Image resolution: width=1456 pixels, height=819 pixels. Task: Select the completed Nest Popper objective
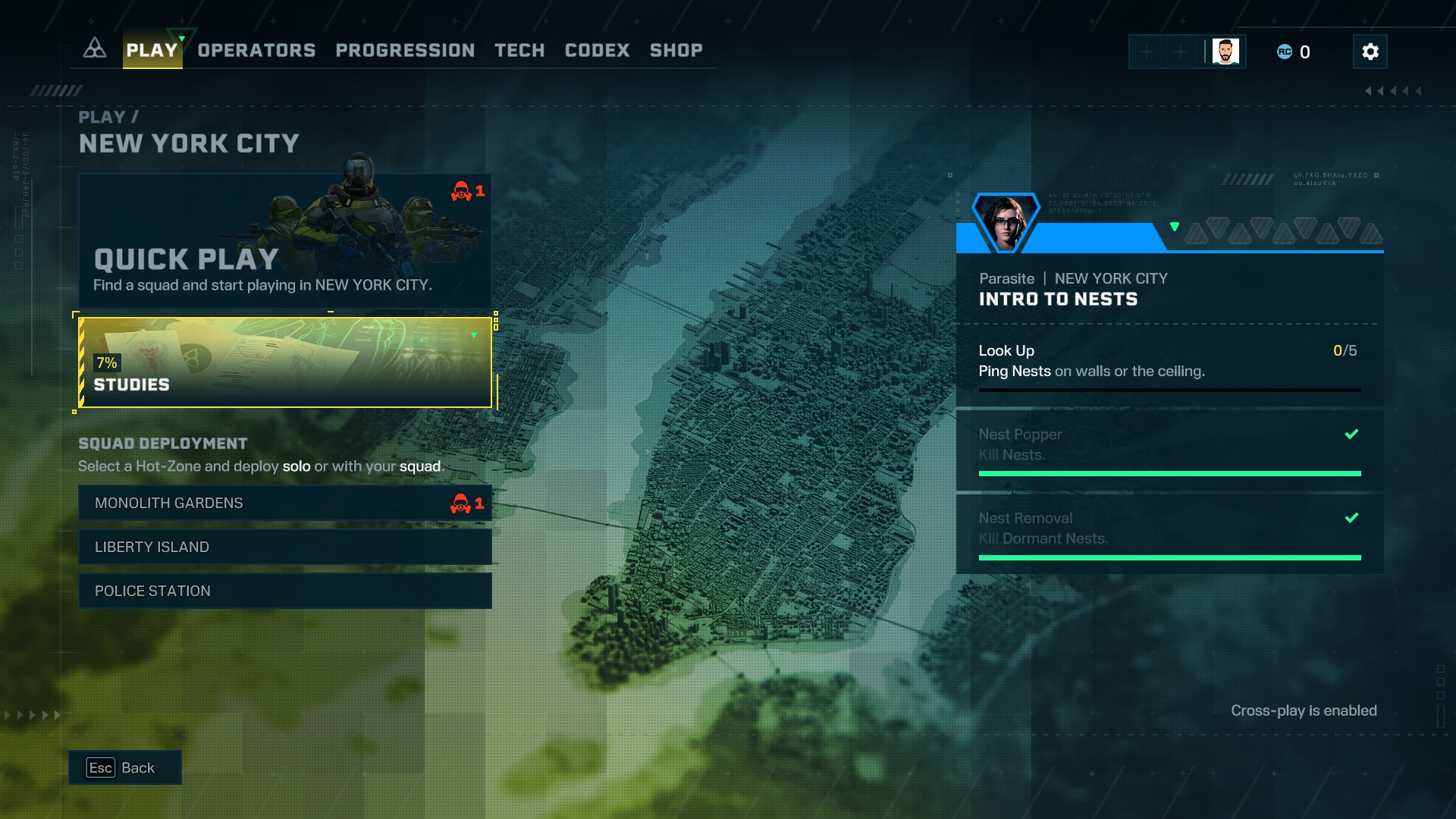click(1169, 447)
